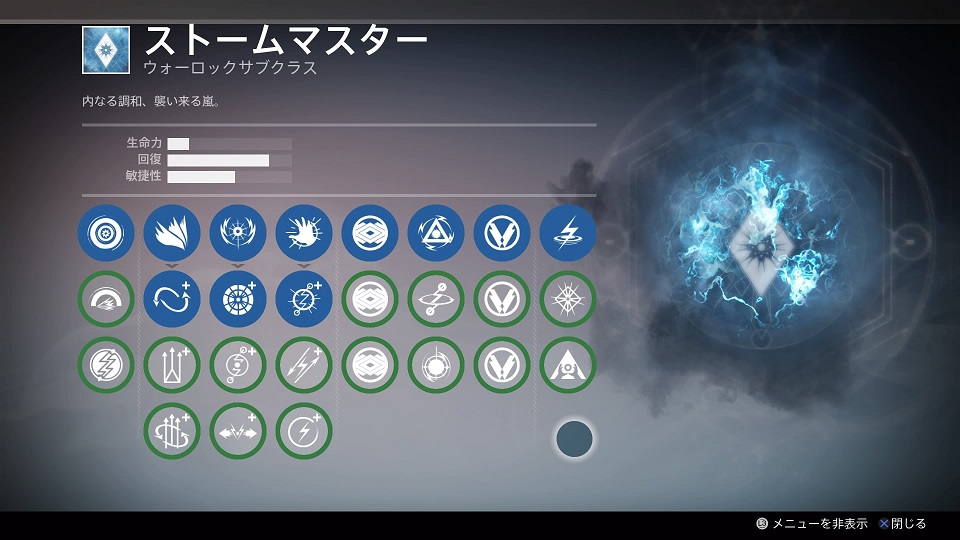
Task: Select the radiant starburst super ability node
Action: (238, 234)
